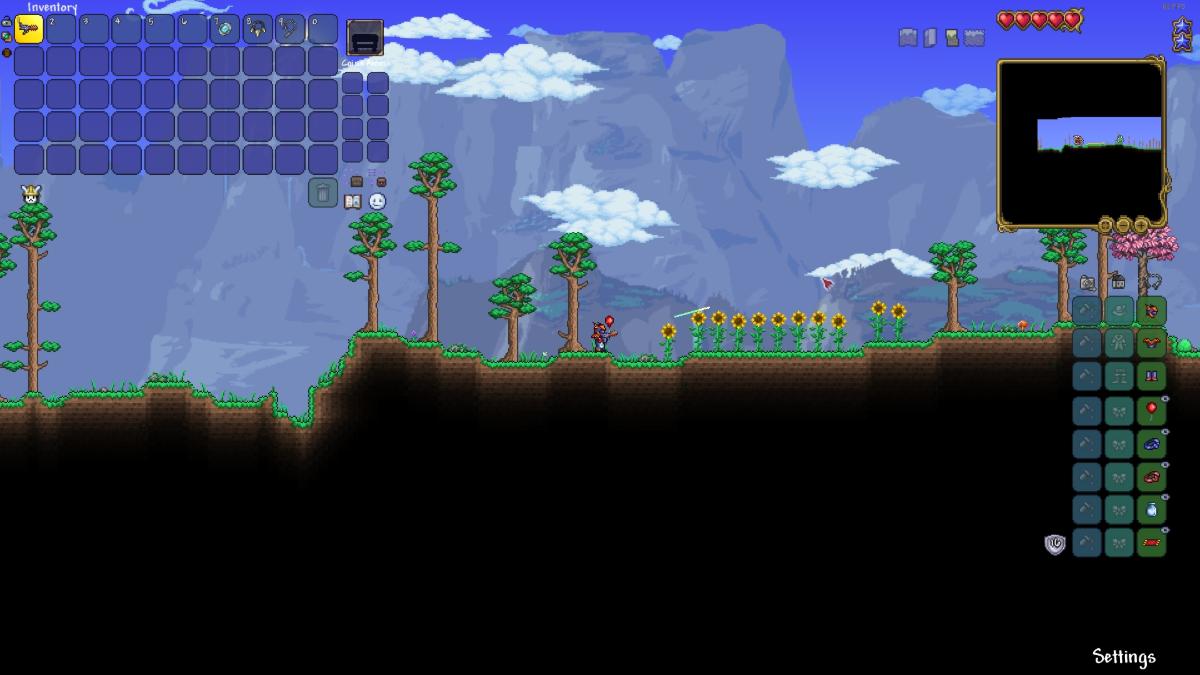This screenshot has width=1200, height=675.
Task: Select the magic mirror in hotbar slot 7
Action: [225, 29]
